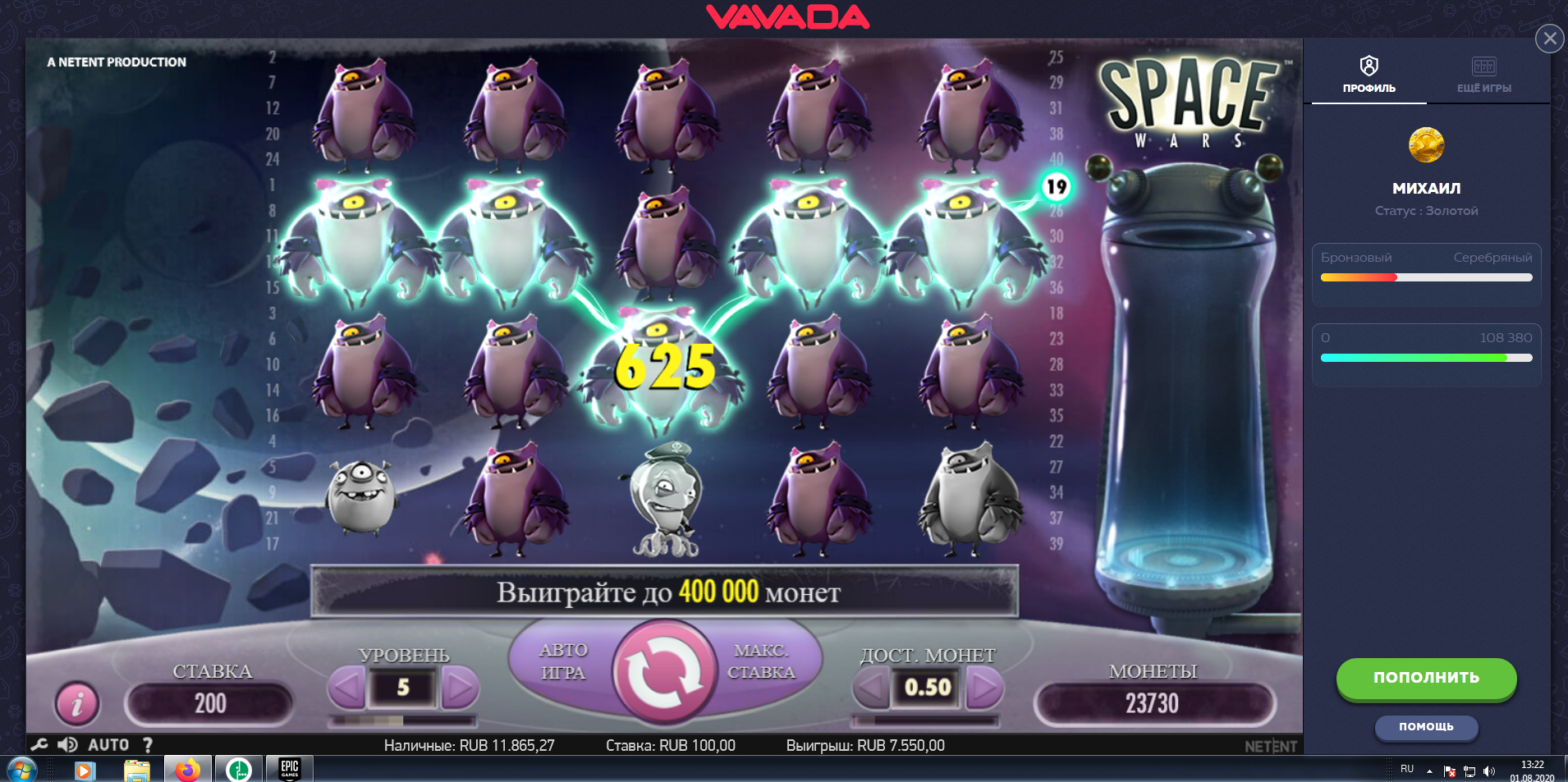Spin the reels with the round arrow button
Viewport: 1568px width, 782px height.
(663, 673)
